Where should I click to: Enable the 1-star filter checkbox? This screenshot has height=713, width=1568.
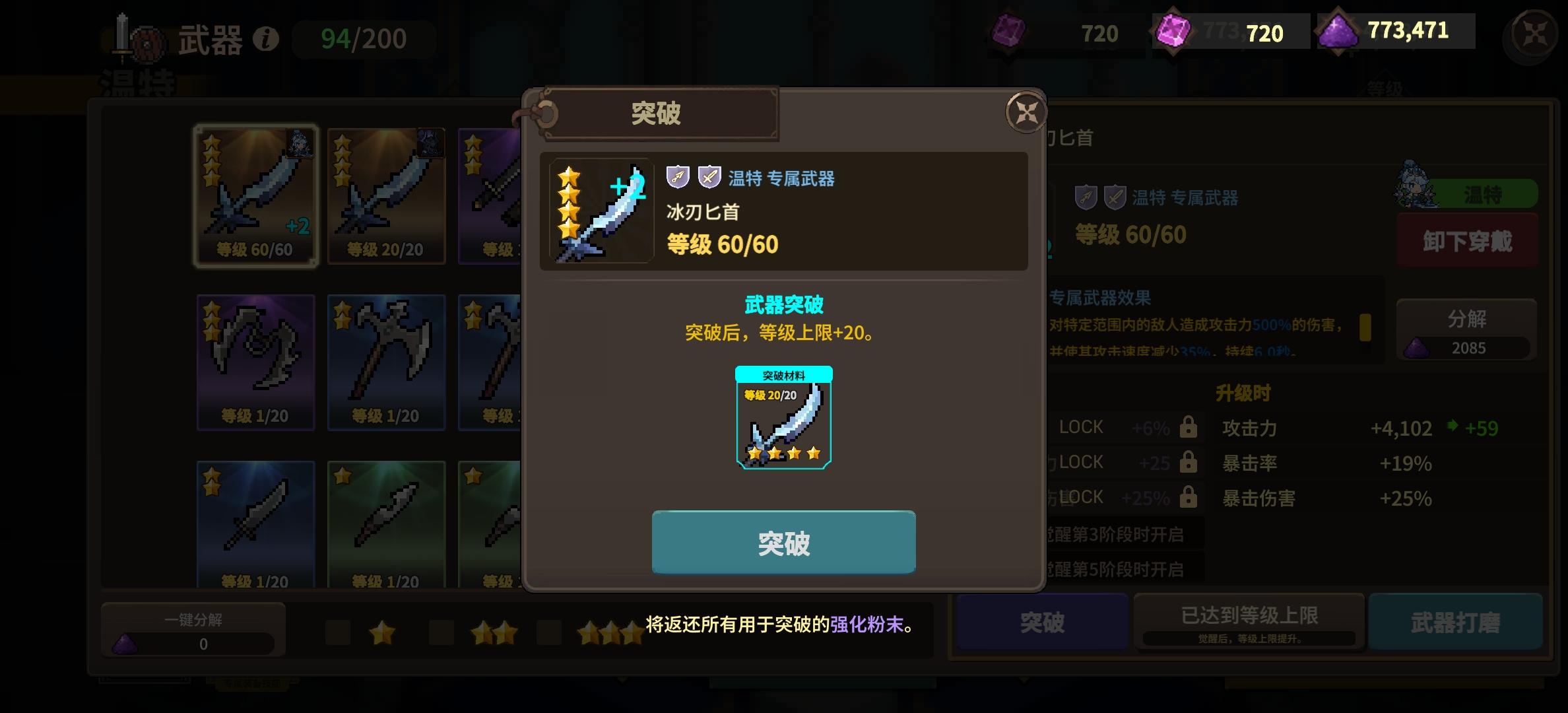tap(338, 632)
